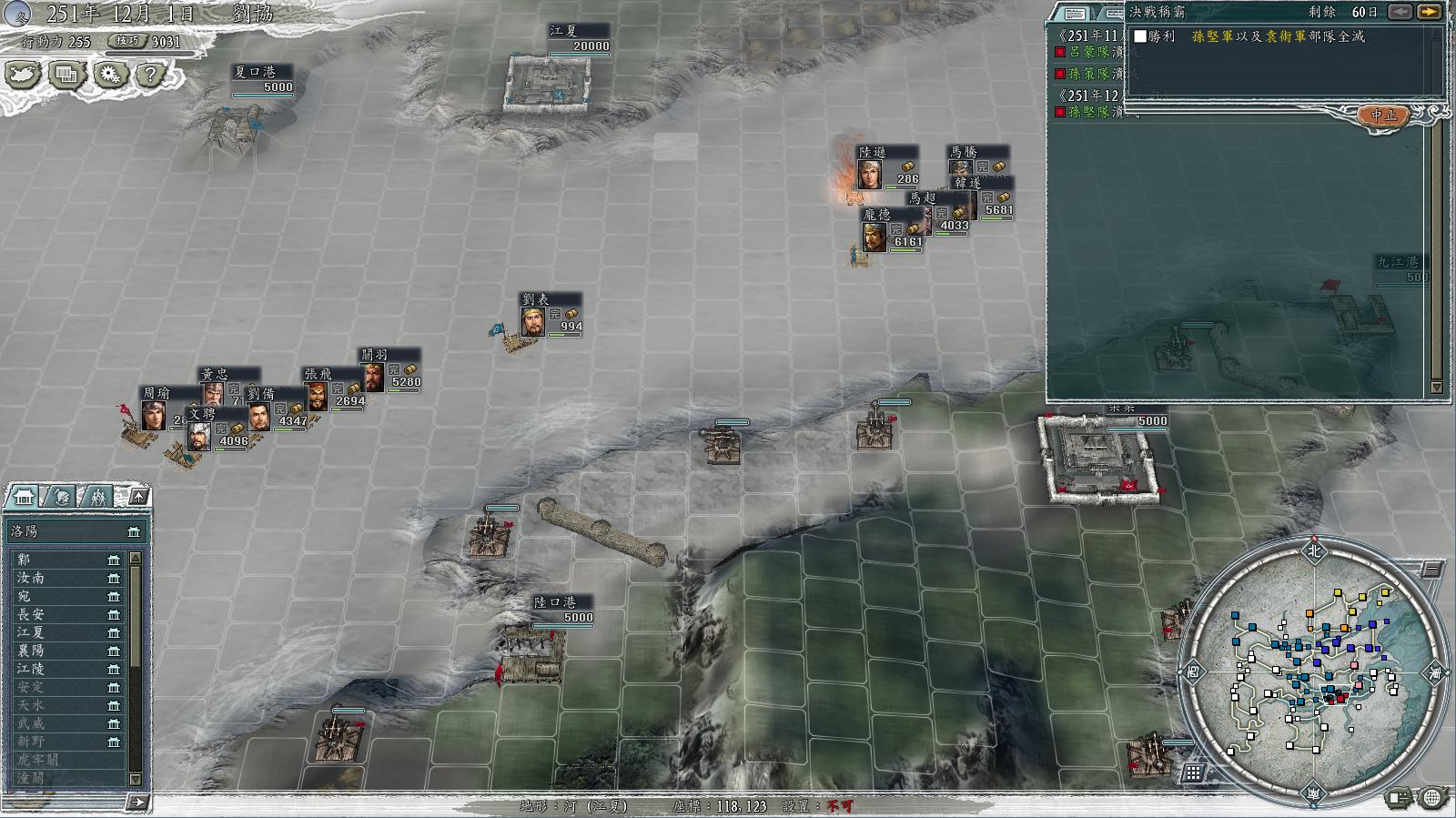Click the 中止 abort button

(x=1383, y=116)
